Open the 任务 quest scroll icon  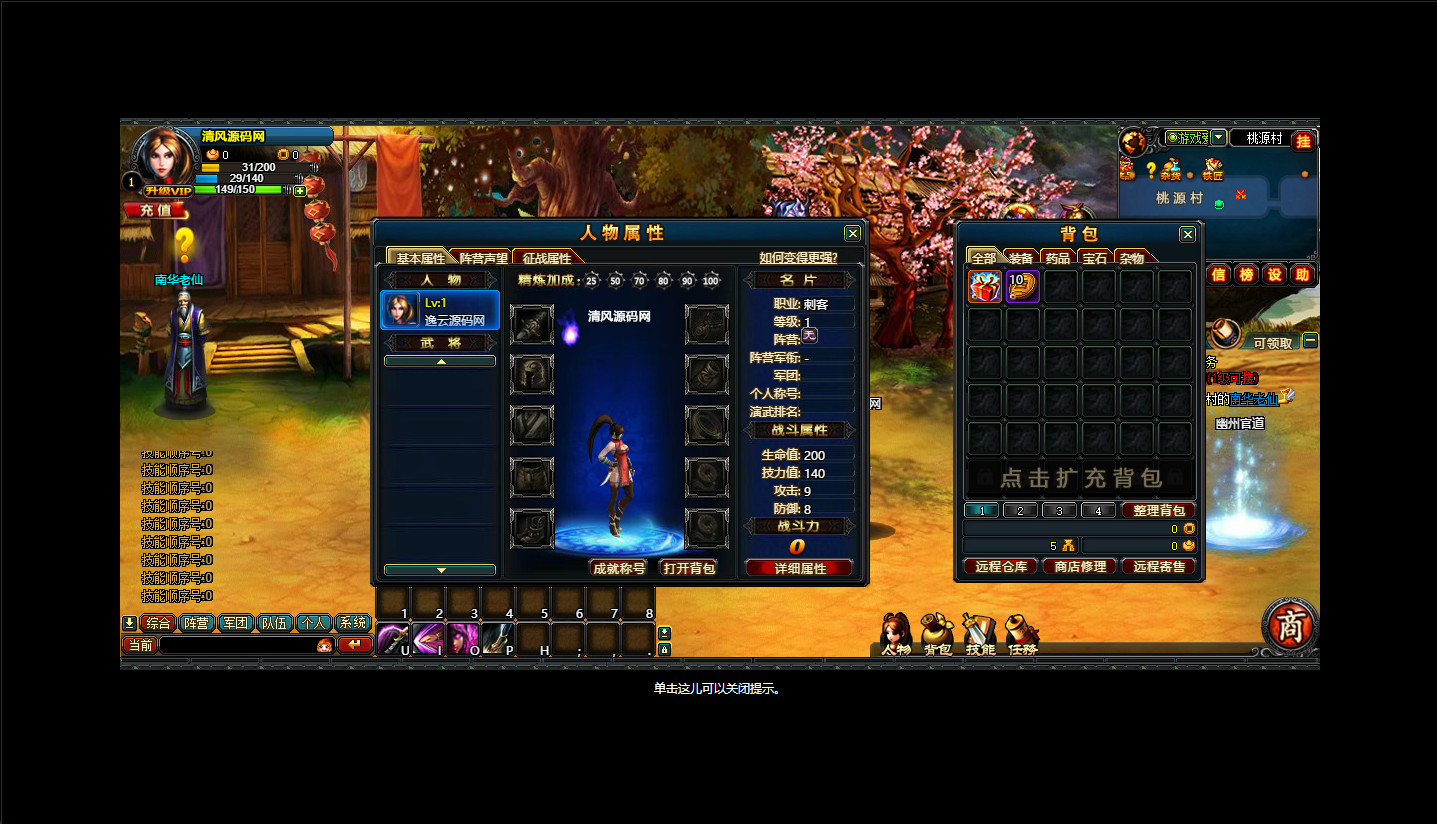point(1022,634)
